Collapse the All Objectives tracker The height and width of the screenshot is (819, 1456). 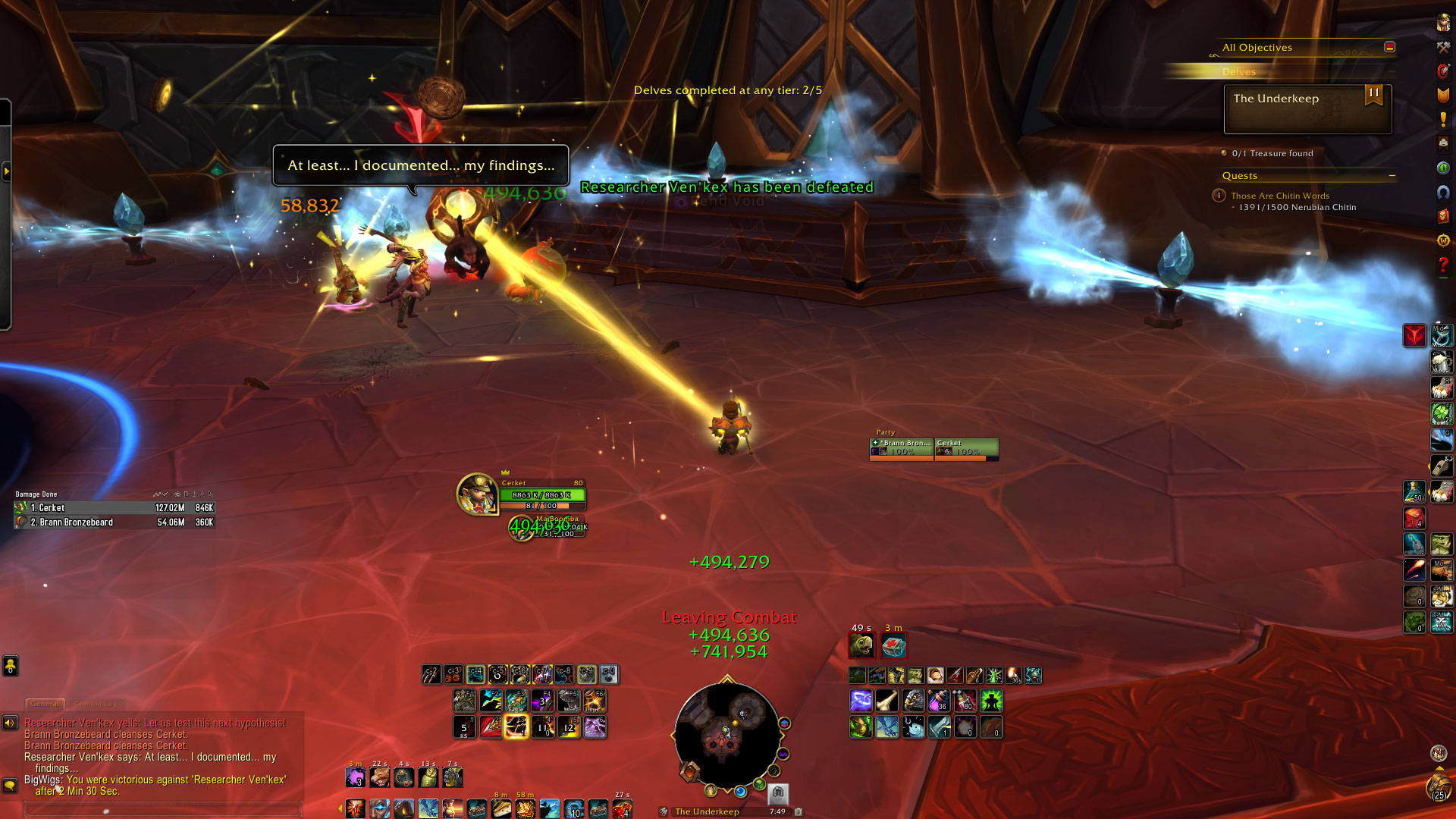coord(1389,47)
